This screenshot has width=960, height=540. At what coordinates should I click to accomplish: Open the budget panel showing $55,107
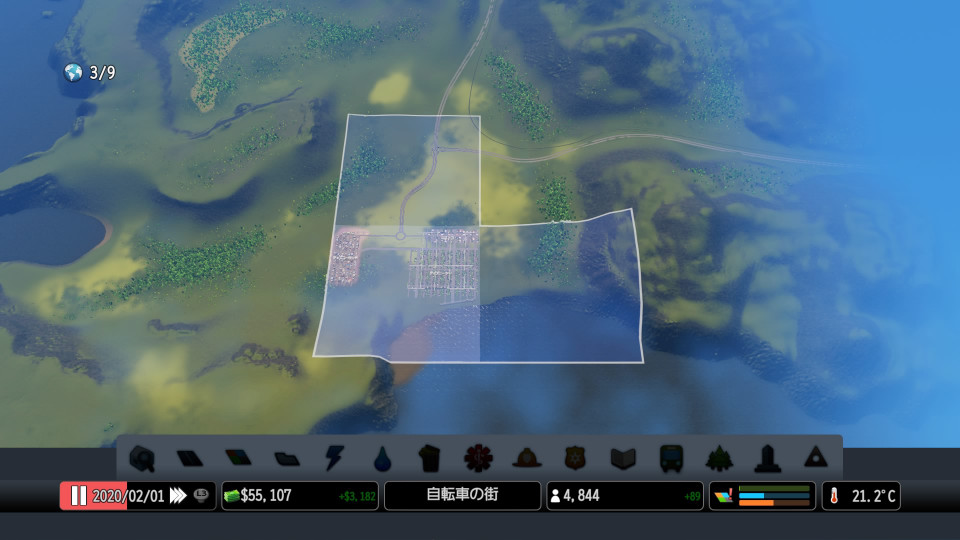(299, 496)
